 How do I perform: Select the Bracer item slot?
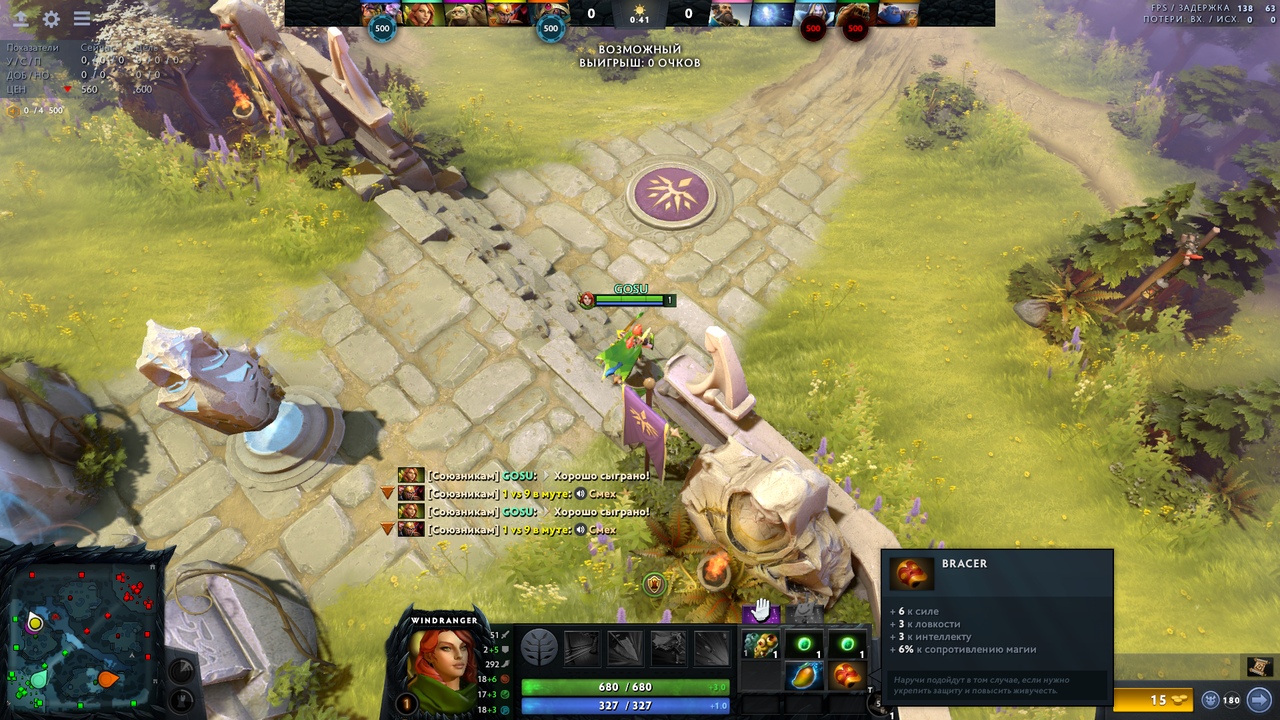(x=847, y=677)
